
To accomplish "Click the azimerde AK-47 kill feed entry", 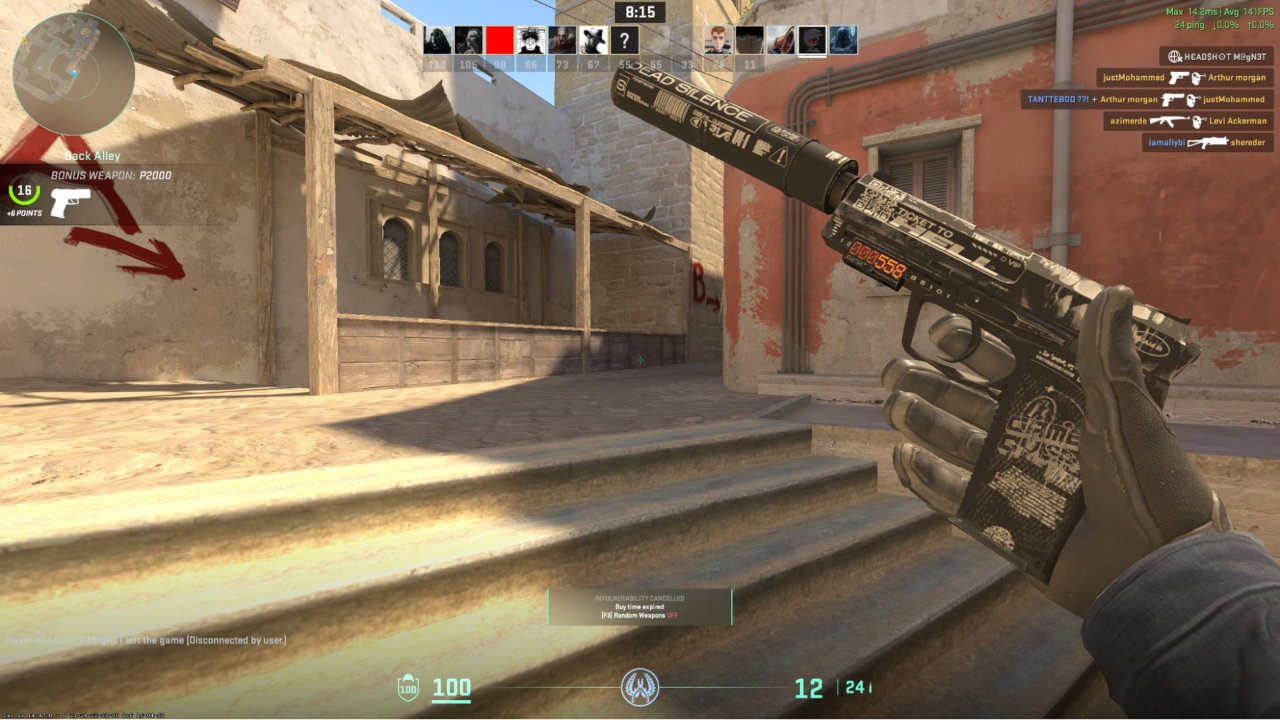I will point(1187,121).
